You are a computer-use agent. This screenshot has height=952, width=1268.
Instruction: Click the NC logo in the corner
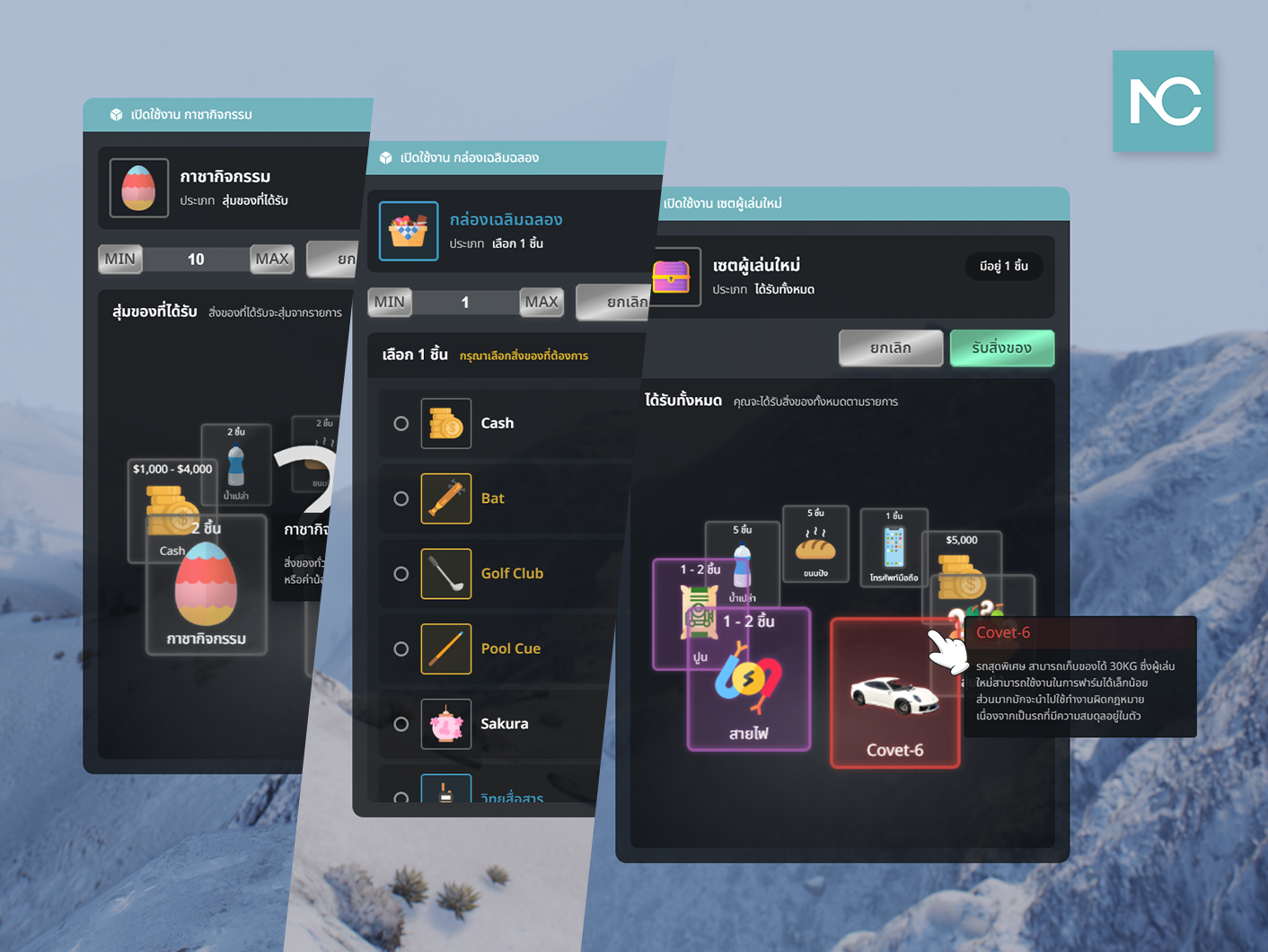(x=1163, y=101)
